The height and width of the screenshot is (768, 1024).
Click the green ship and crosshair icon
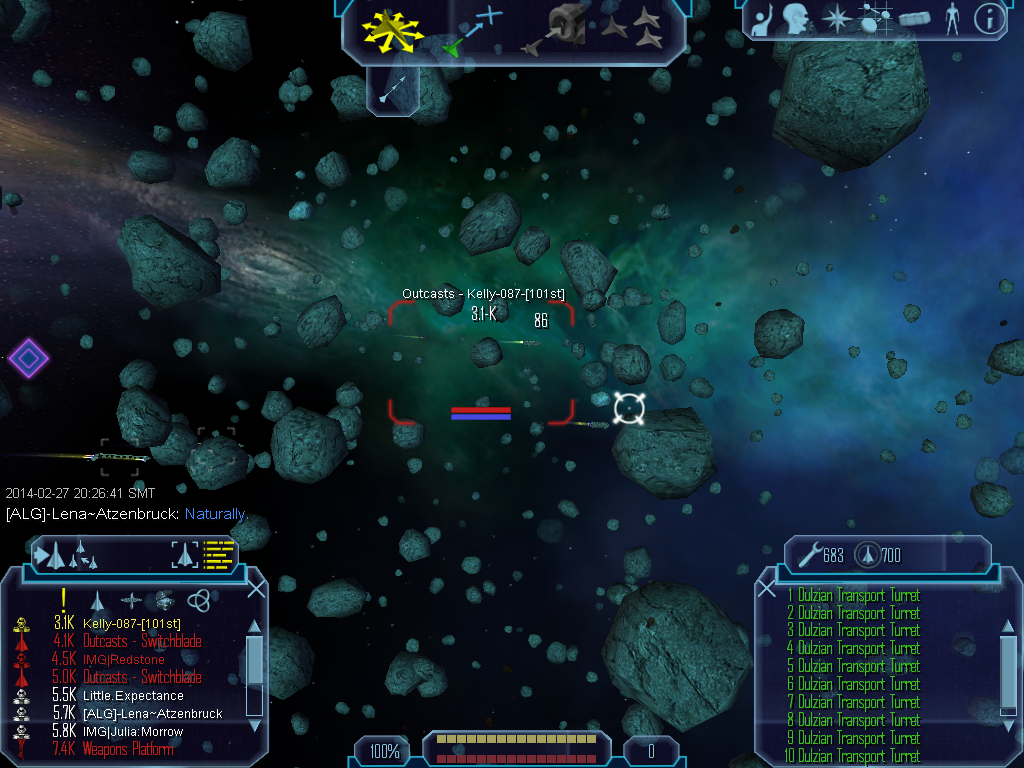click(x=472, y=31)
